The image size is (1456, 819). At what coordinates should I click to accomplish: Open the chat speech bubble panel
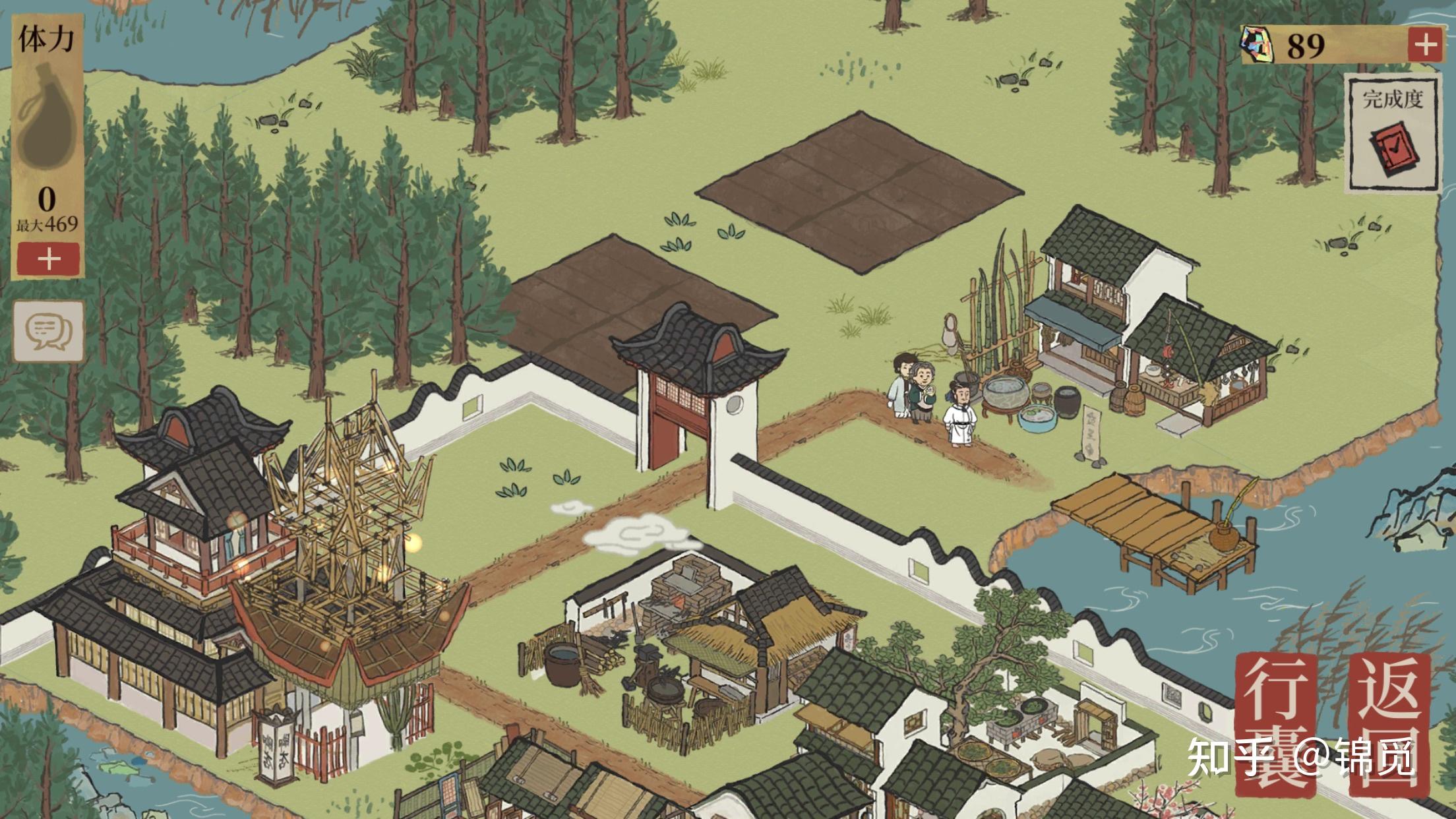click(x=49, y=331)
